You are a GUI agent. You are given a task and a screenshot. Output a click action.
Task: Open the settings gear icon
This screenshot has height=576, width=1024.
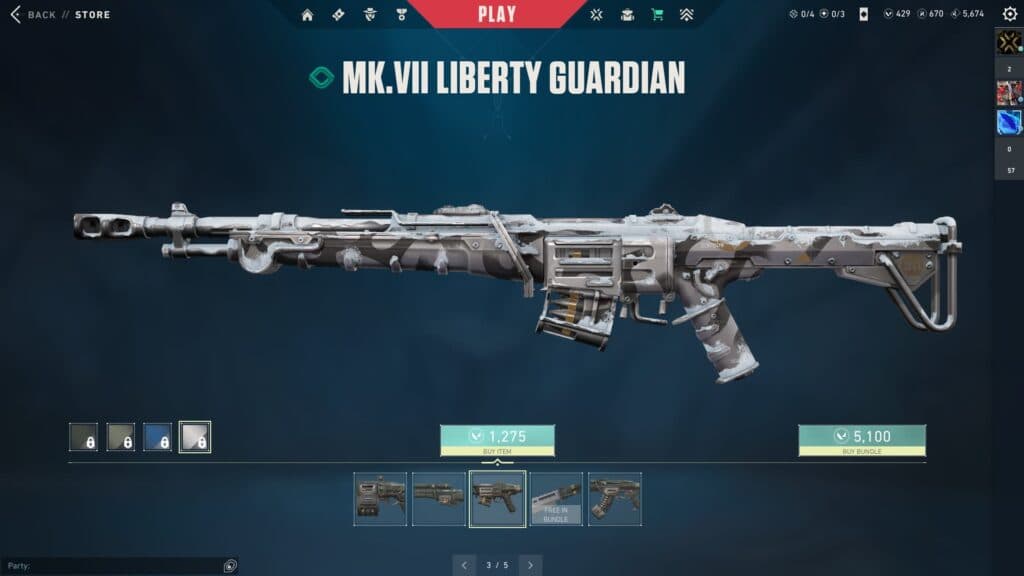1010,14
